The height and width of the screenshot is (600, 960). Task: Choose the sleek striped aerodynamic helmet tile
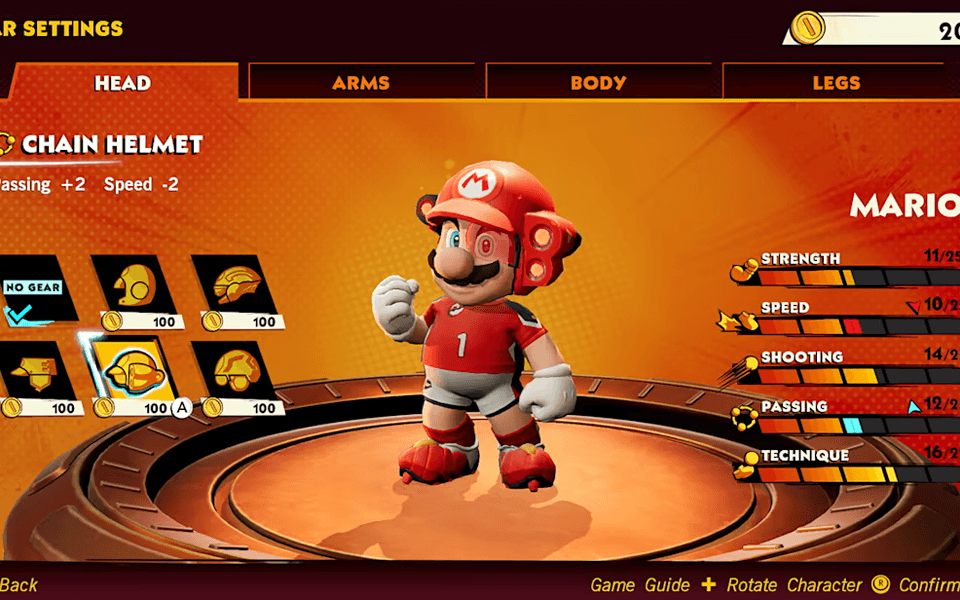(x=236, y=287)
